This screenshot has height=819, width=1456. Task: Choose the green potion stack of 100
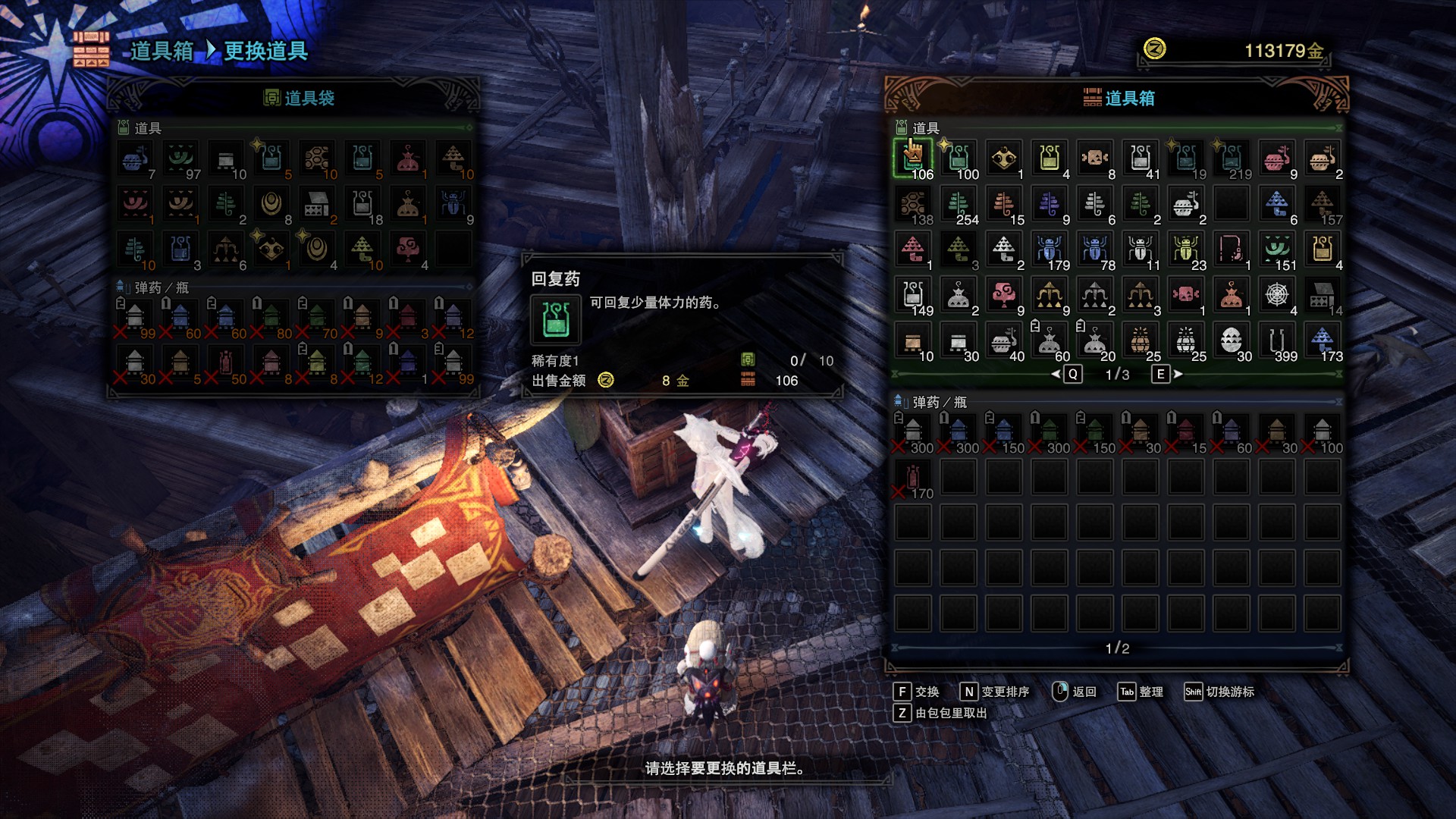(959, 159)
